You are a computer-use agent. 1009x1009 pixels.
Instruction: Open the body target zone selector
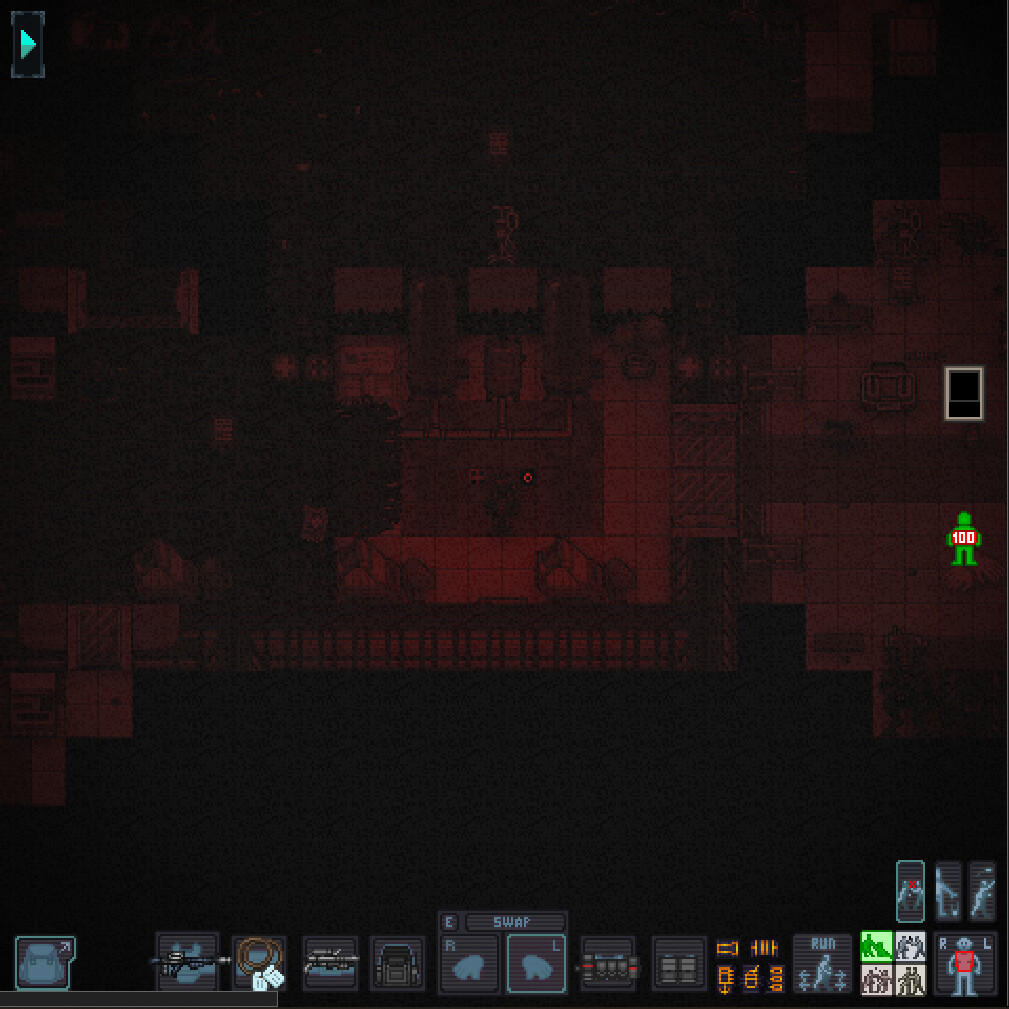[x=965, y=965]
